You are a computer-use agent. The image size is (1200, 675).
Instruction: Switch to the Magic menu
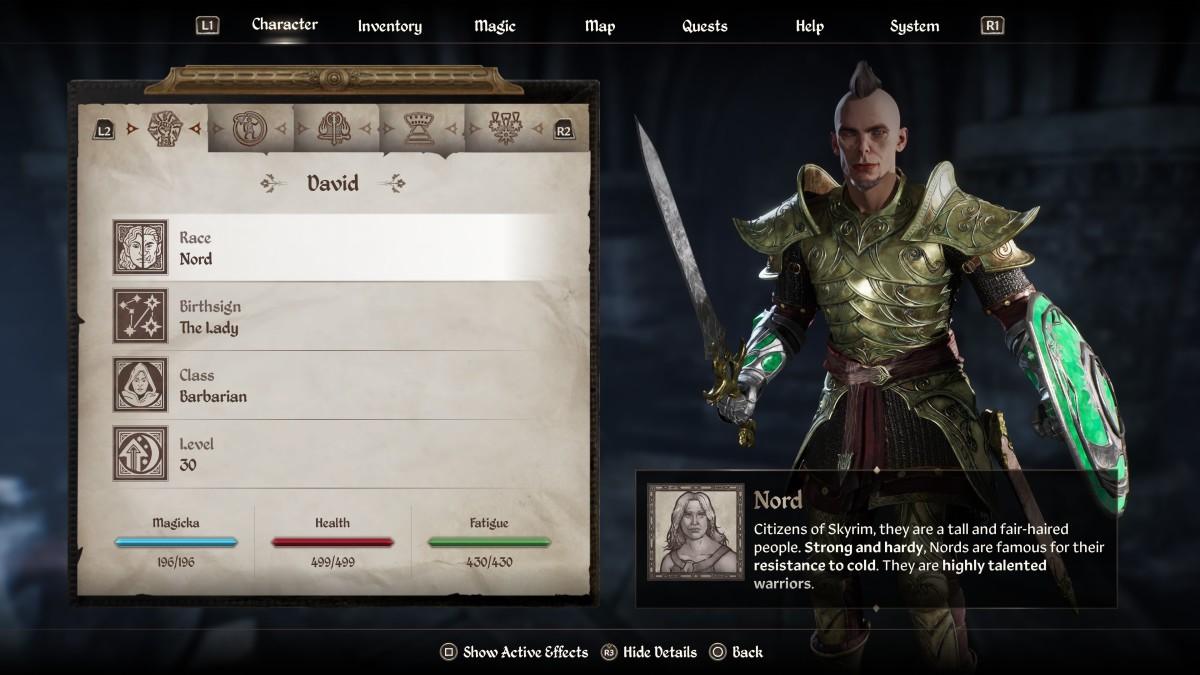[x=494, y=26]
